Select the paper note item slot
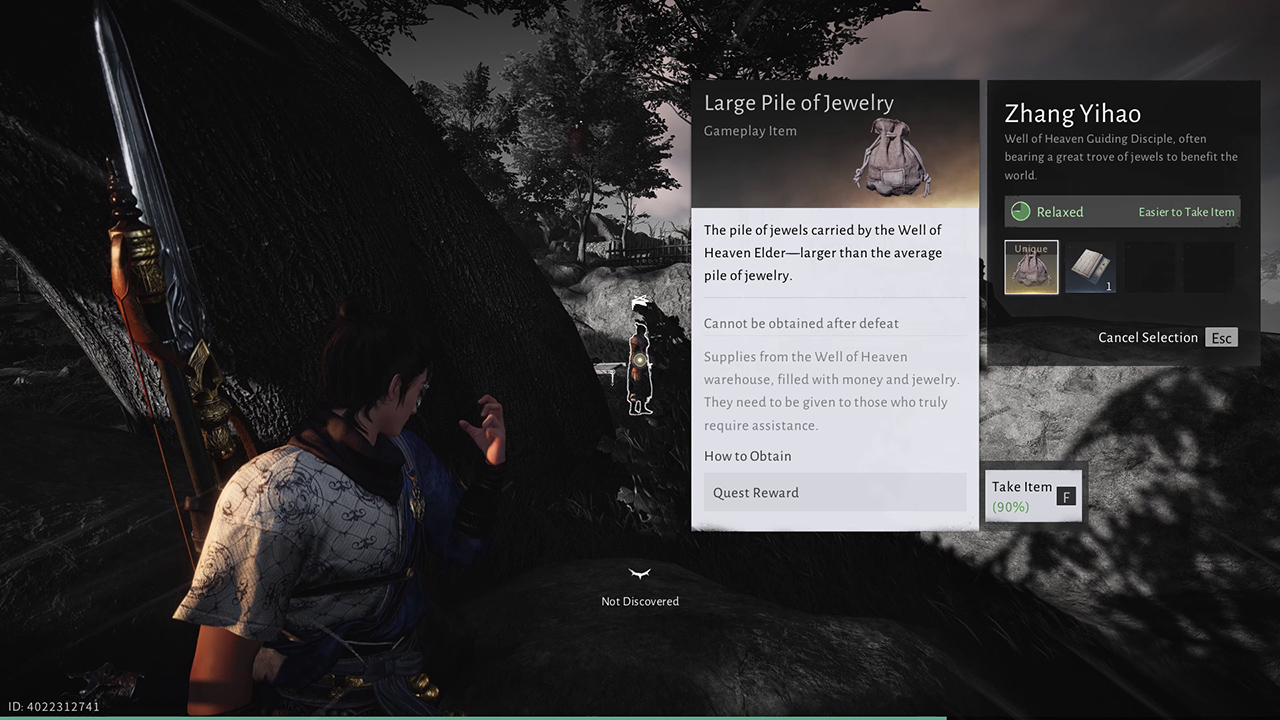This screenshot has height=720, width=1280. point(1090,267)
